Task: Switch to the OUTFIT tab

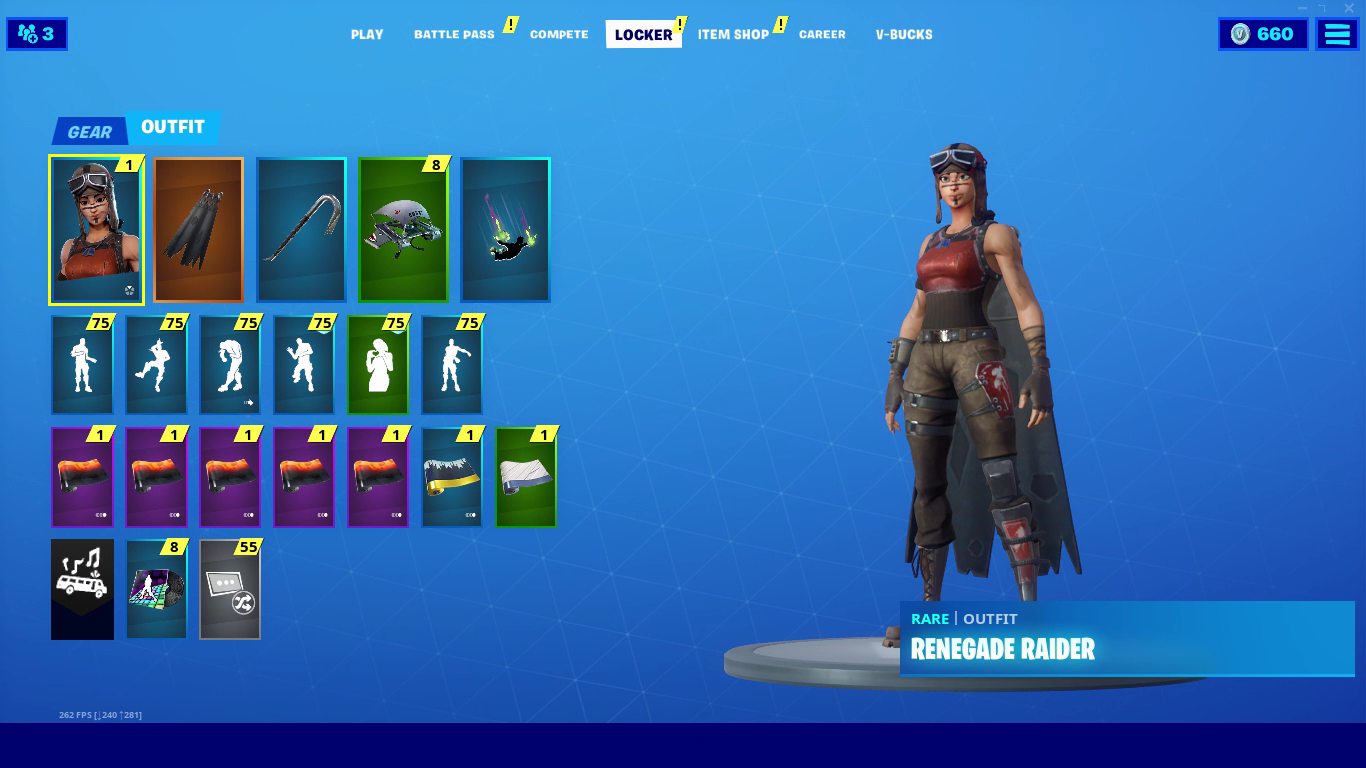Action: click(x=174, y=128)
